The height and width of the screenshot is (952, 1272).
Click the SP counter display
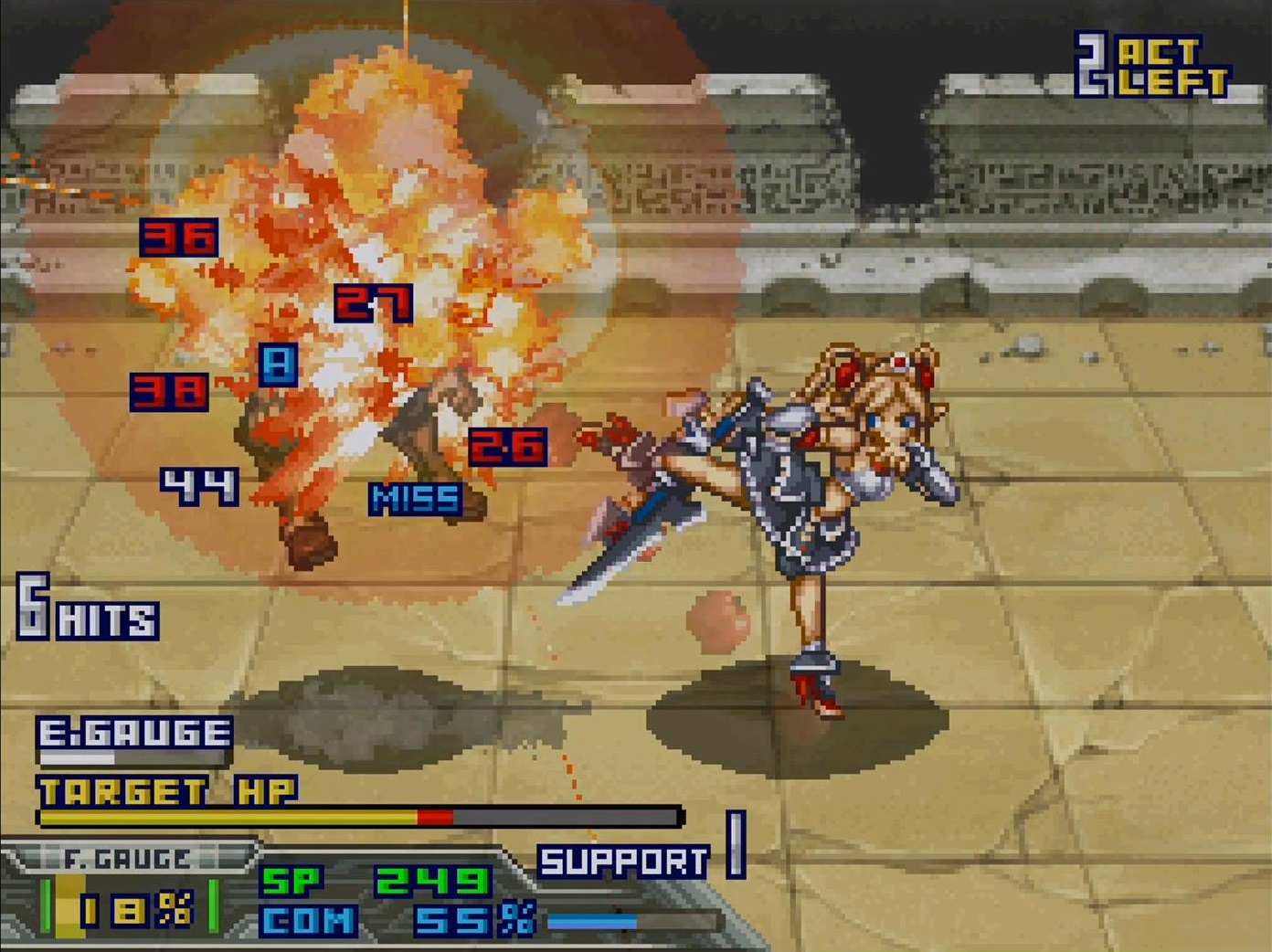375,879
